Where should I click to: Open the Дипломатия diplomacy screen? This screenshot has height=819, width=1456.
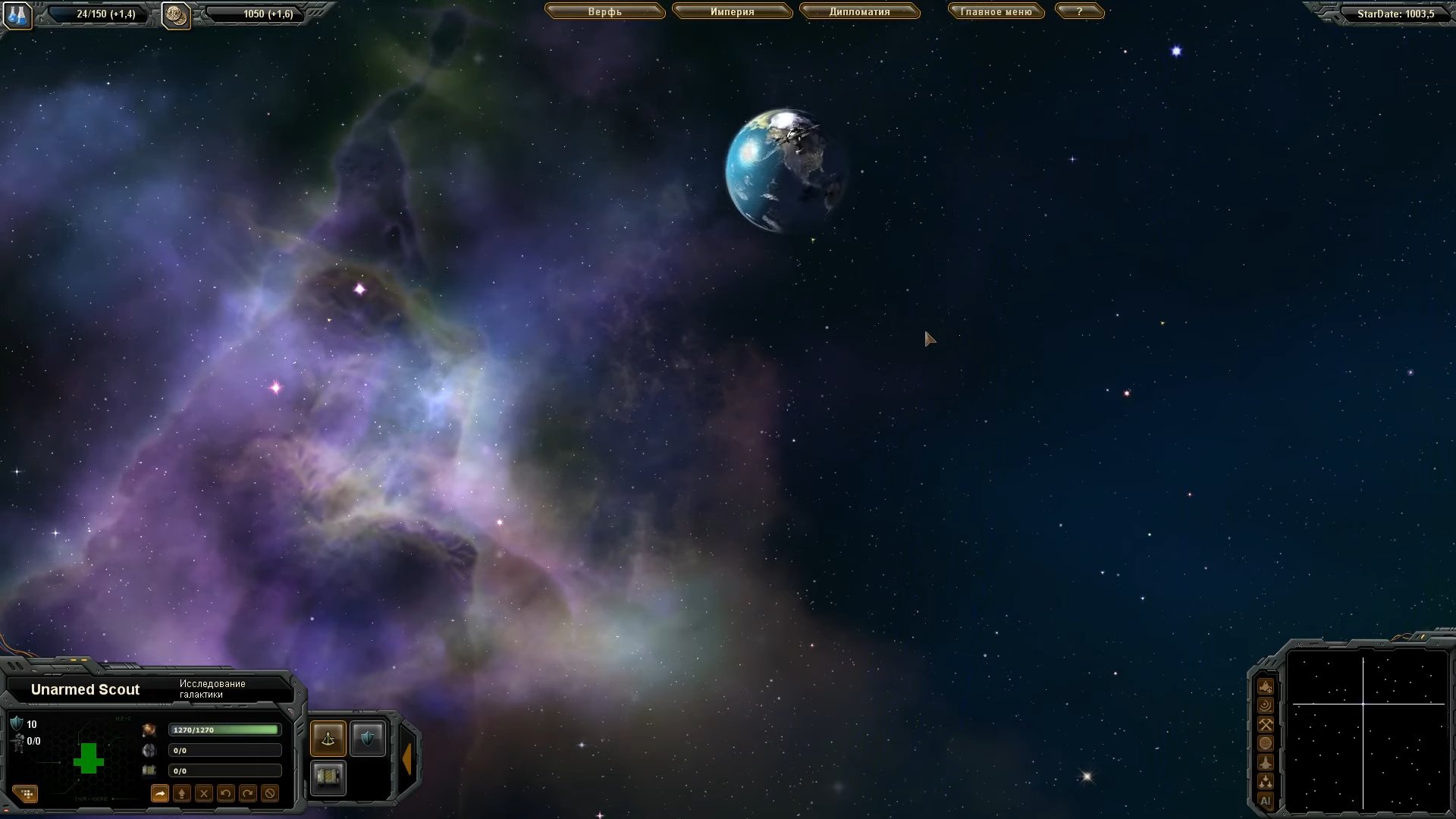coord(859,12)
